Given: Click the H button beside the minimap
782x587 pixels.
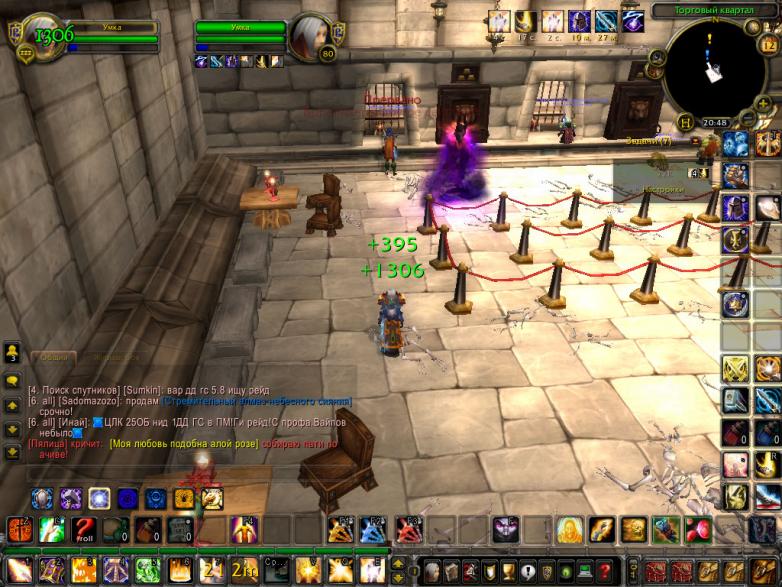Looking at the screenshot, I should coord(685,122).
